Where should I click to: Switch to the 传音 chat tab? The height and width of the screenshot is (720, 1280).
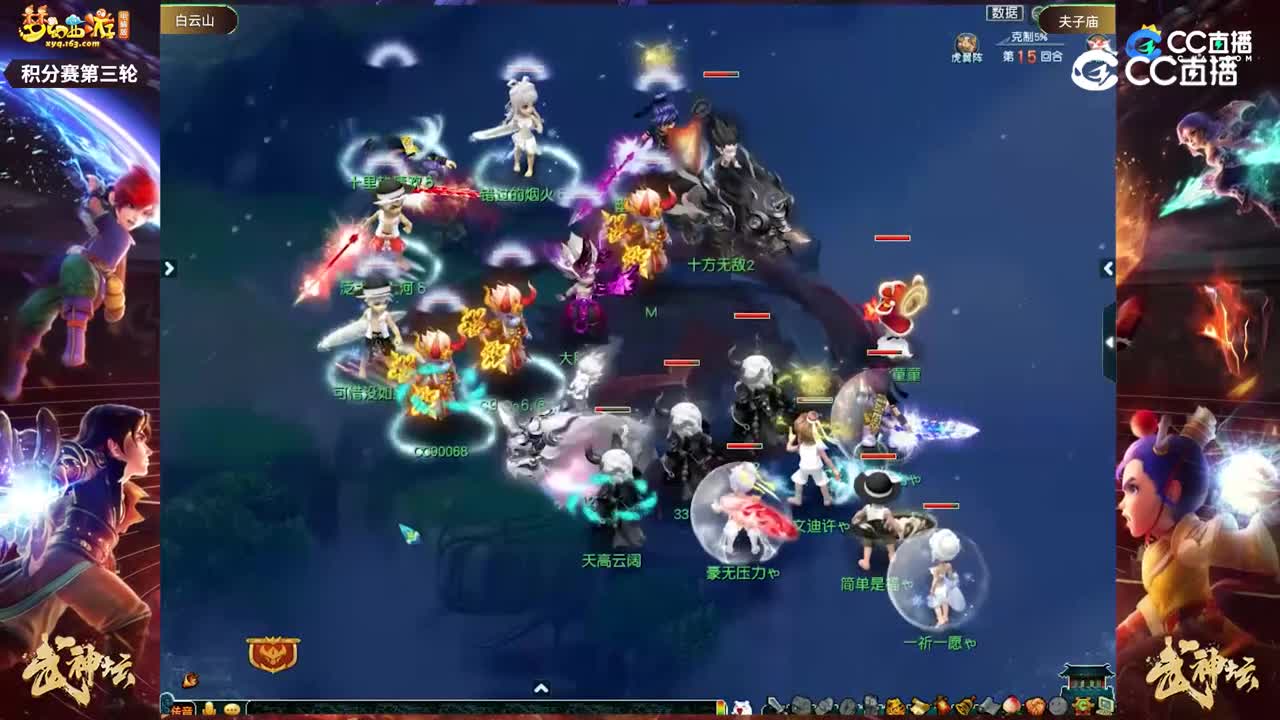click(182, 709)
